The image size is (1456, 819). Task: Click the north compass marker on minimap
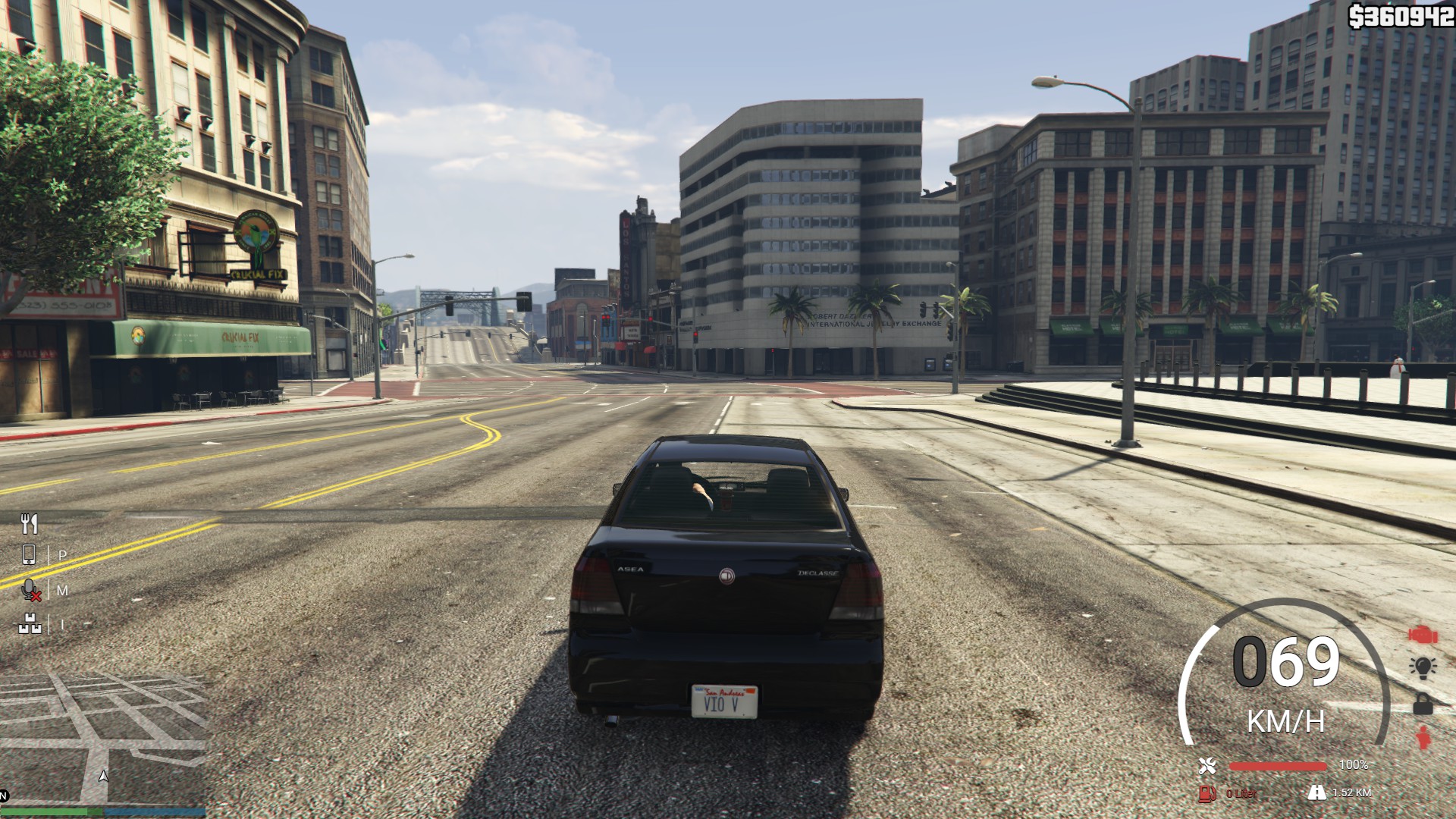pyautogui.click(x=4, y=796)
